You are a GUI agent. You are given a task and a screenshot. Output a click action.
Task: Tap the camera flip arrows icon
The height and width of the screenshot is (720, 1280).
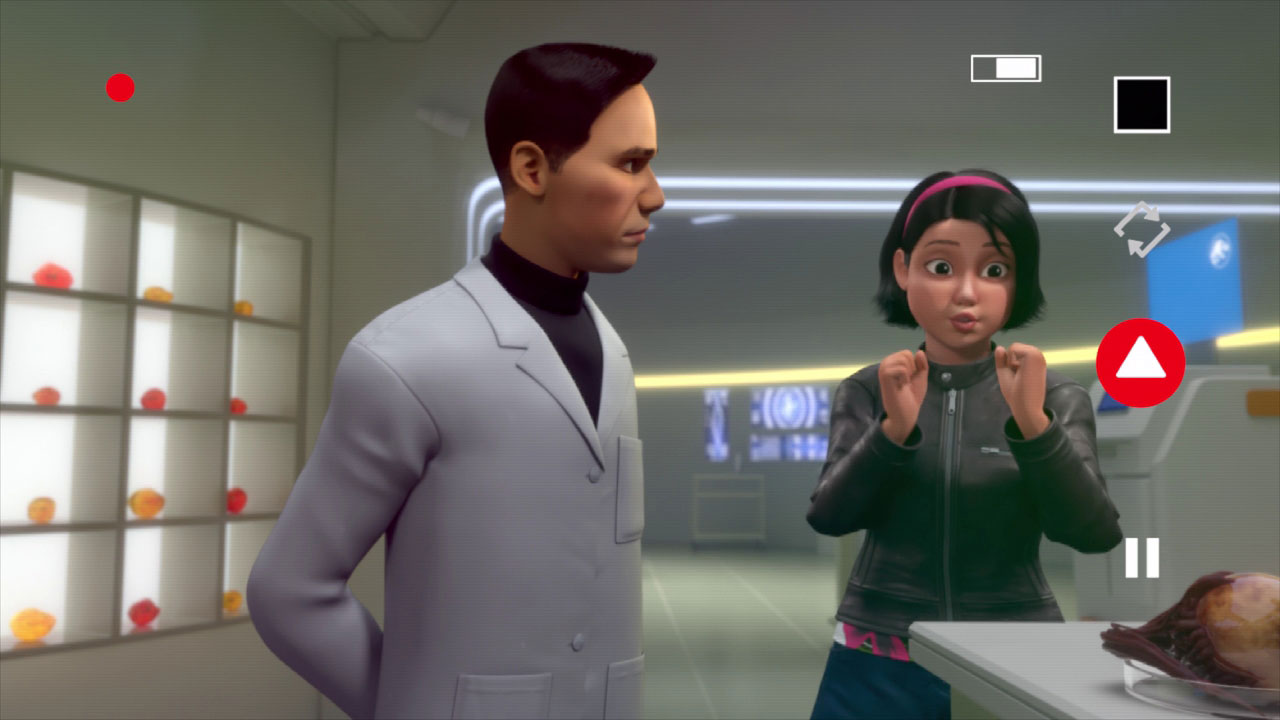[x=1141, y=230]
